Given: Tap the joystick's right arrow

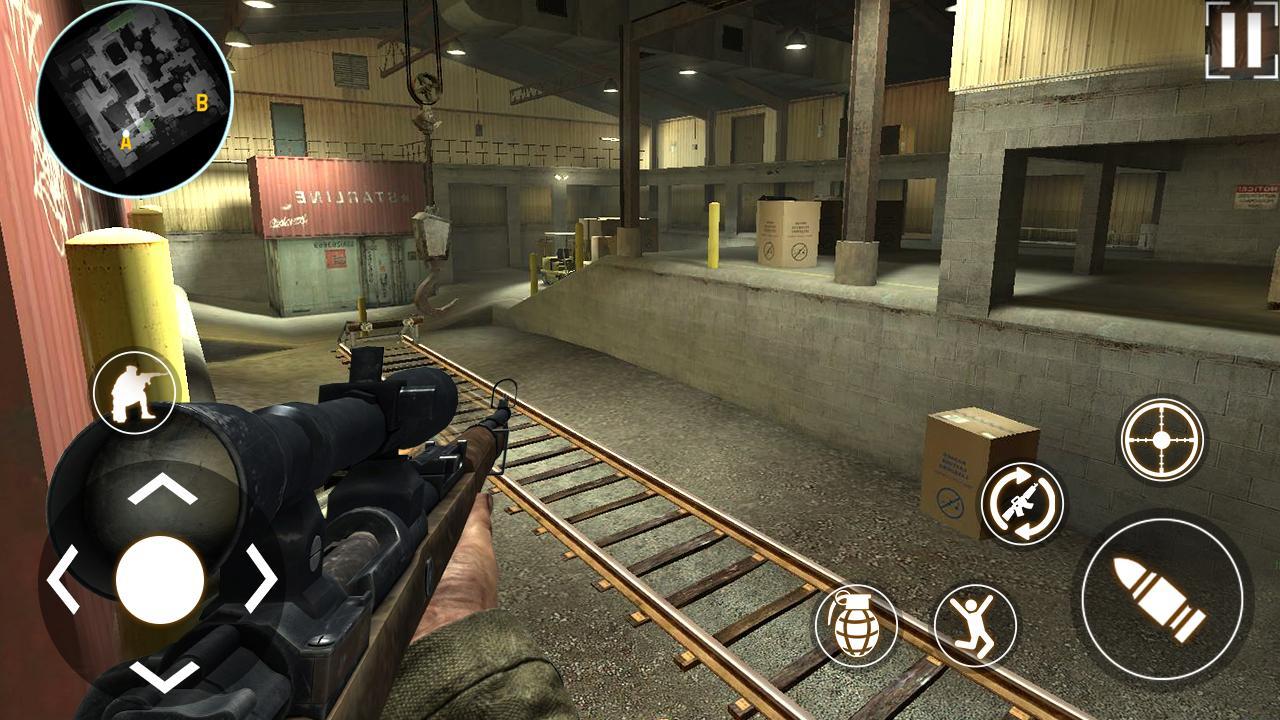Looking at the screenshot, I should point(261,579).
